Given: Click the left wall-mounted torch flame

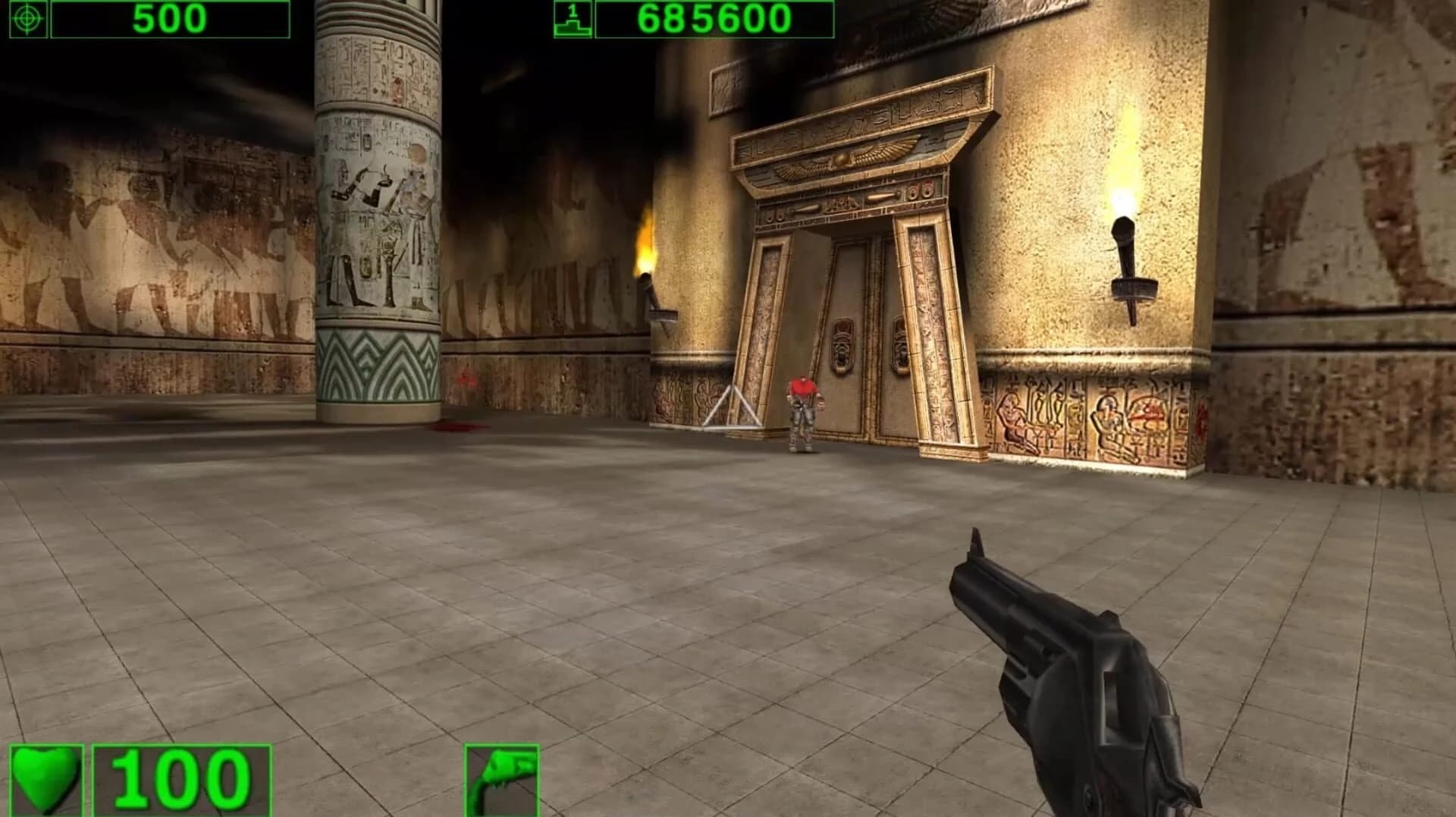Looking at the screenshot, I should coord(645,243).
